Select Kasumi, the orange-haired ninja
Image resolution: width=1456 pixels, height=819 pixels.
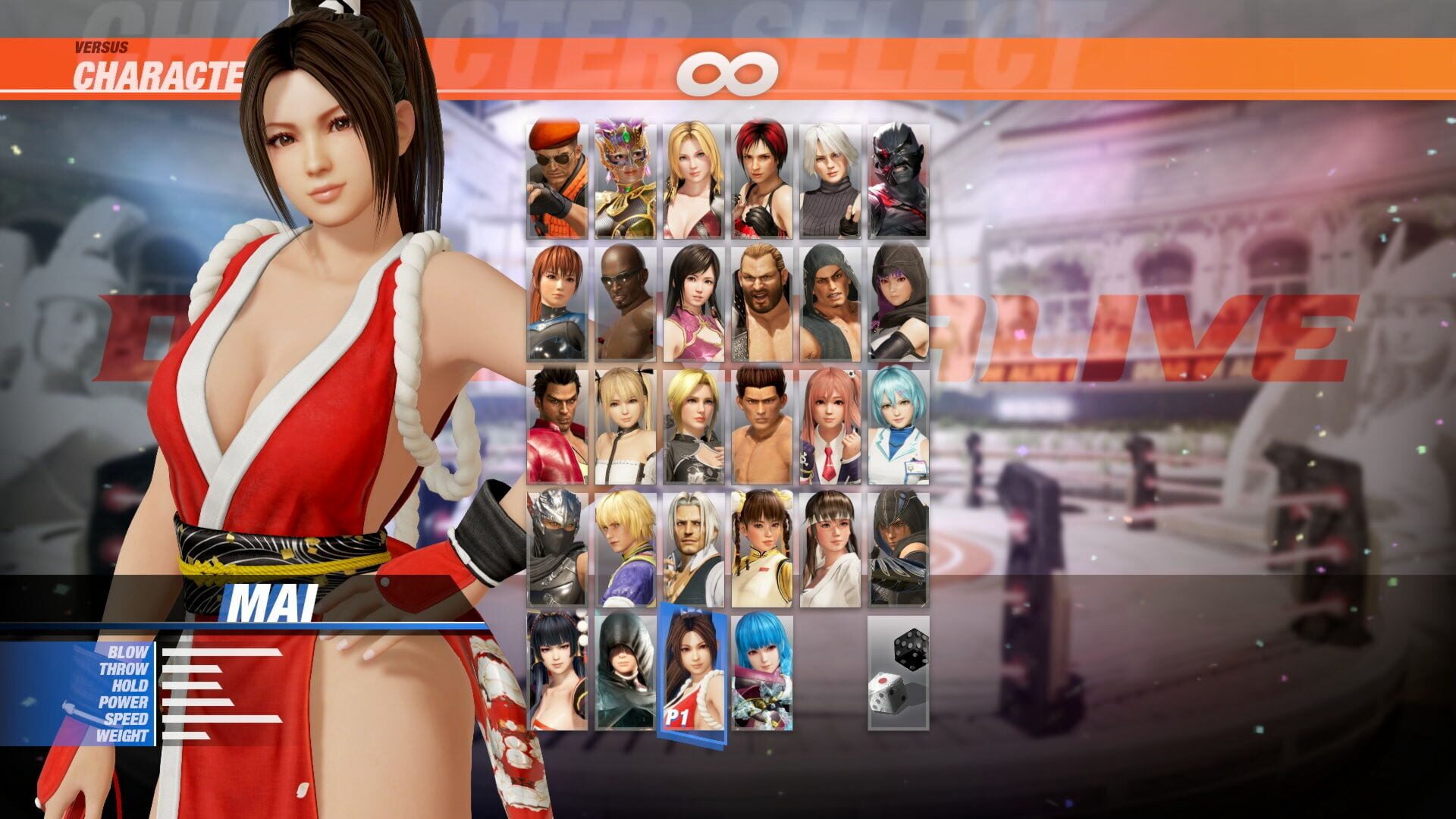(x=557, y=303)
